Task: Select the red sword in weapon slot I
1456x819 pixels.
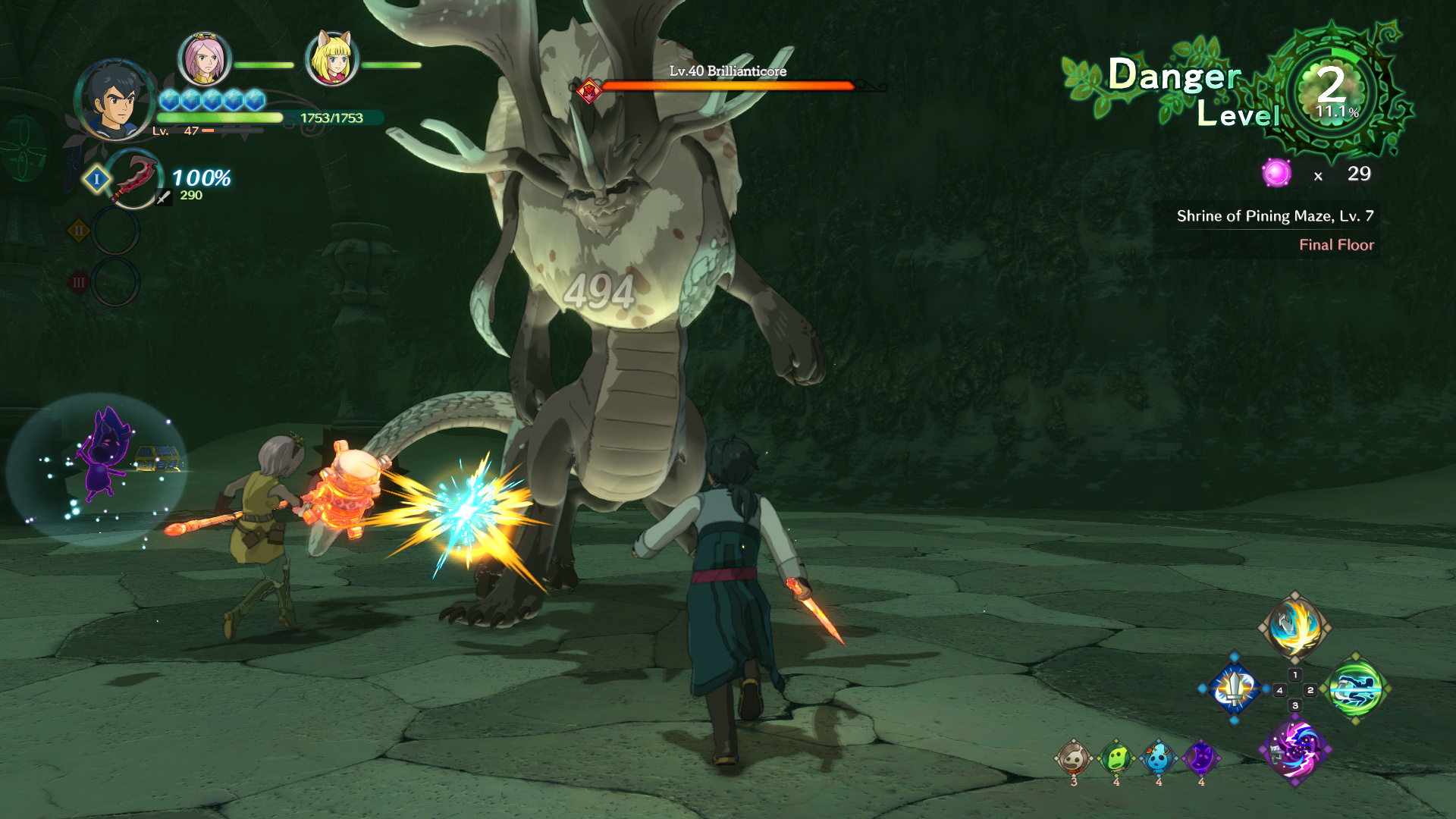Action: pyautogui.click(x=133, y=179)
